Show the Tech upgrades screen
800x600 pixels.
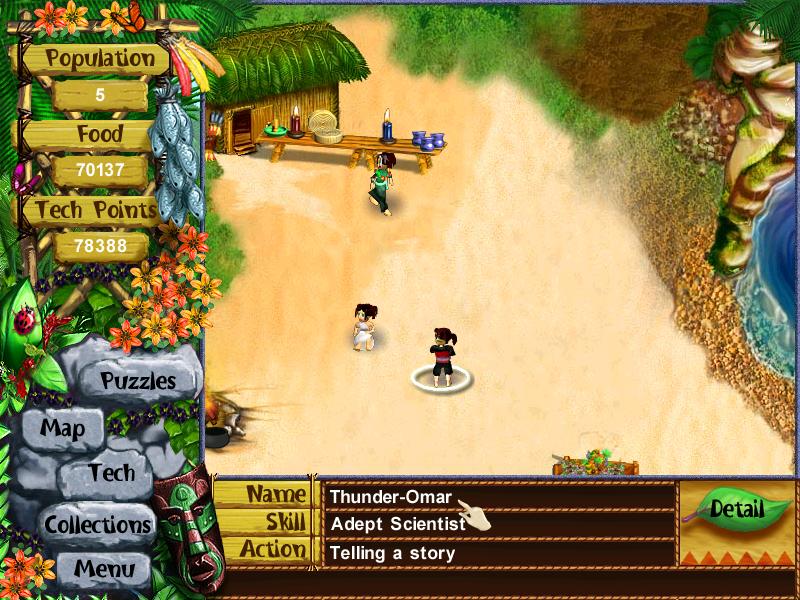pyautogui.click(x=110, y=474)
